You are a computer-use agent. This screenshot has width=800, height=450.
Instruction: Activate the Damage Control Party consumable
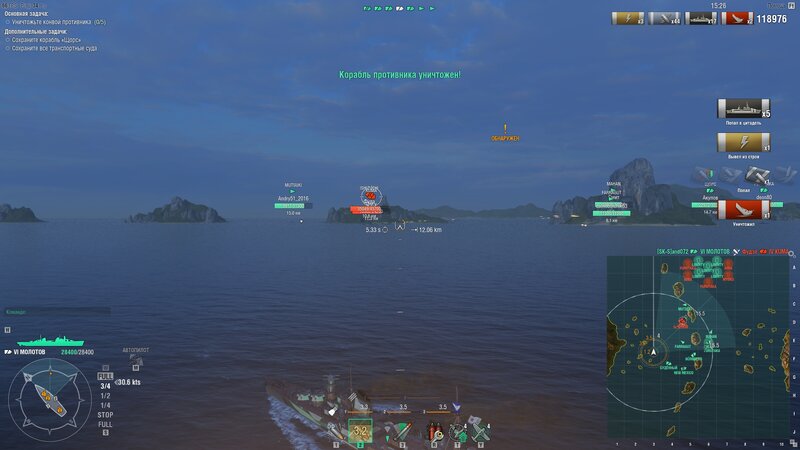(x=435, y=432)
